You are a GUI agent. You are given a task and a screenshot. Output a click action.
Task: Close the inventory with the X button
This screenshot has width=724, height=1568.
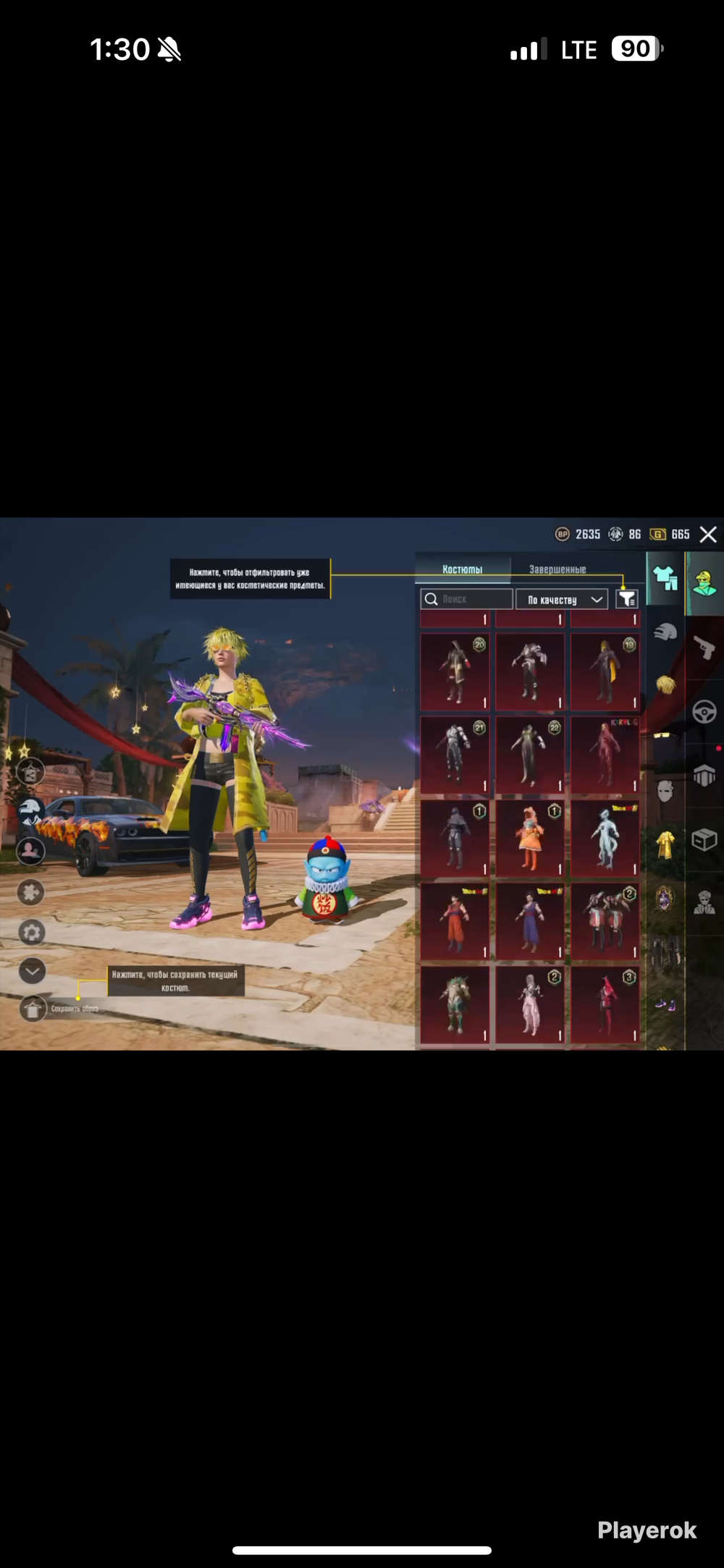pyautogui.click(x=708, y=535)
